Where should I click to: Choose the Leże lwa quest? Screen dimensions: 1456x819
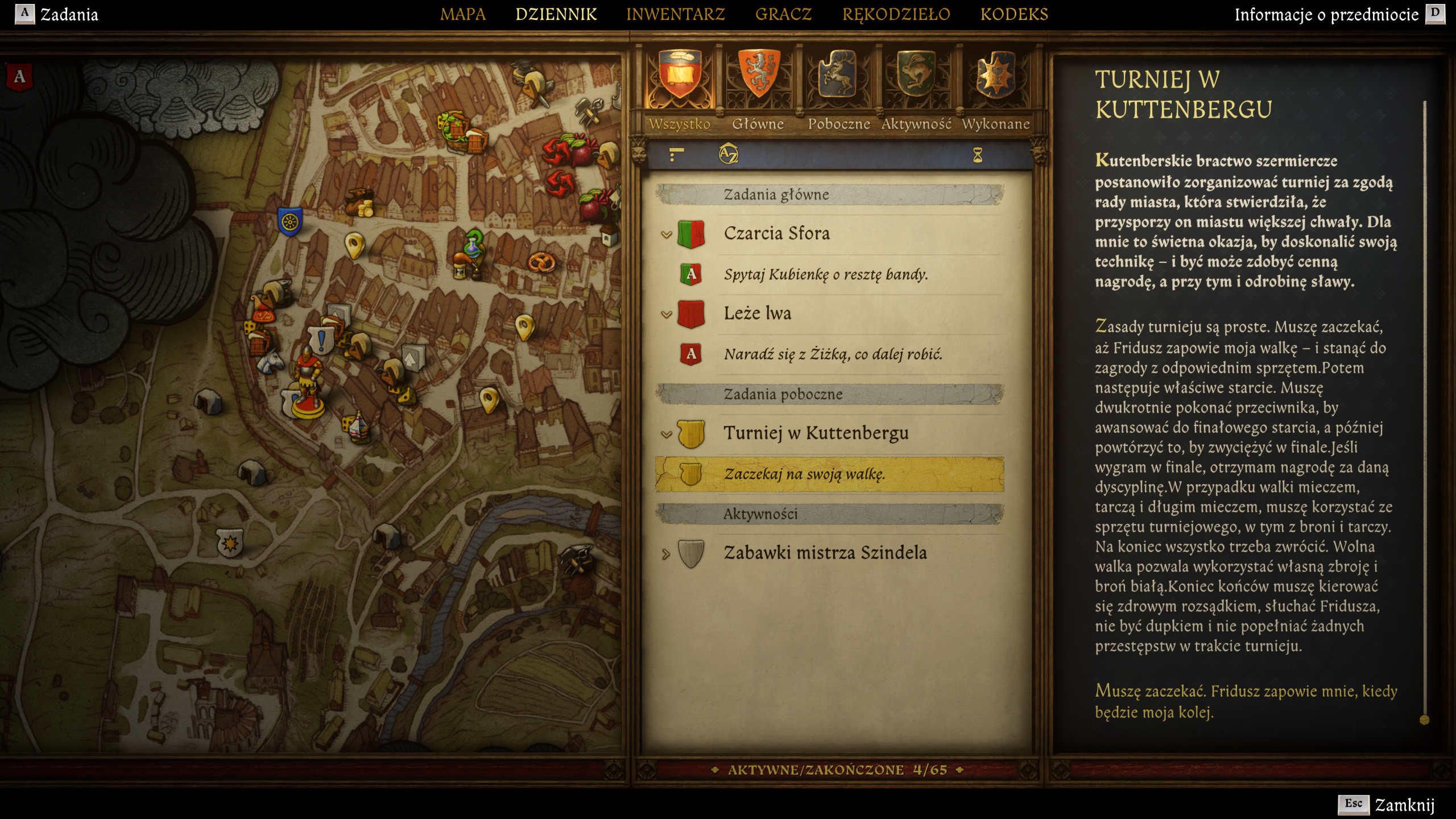coord(757,313)
